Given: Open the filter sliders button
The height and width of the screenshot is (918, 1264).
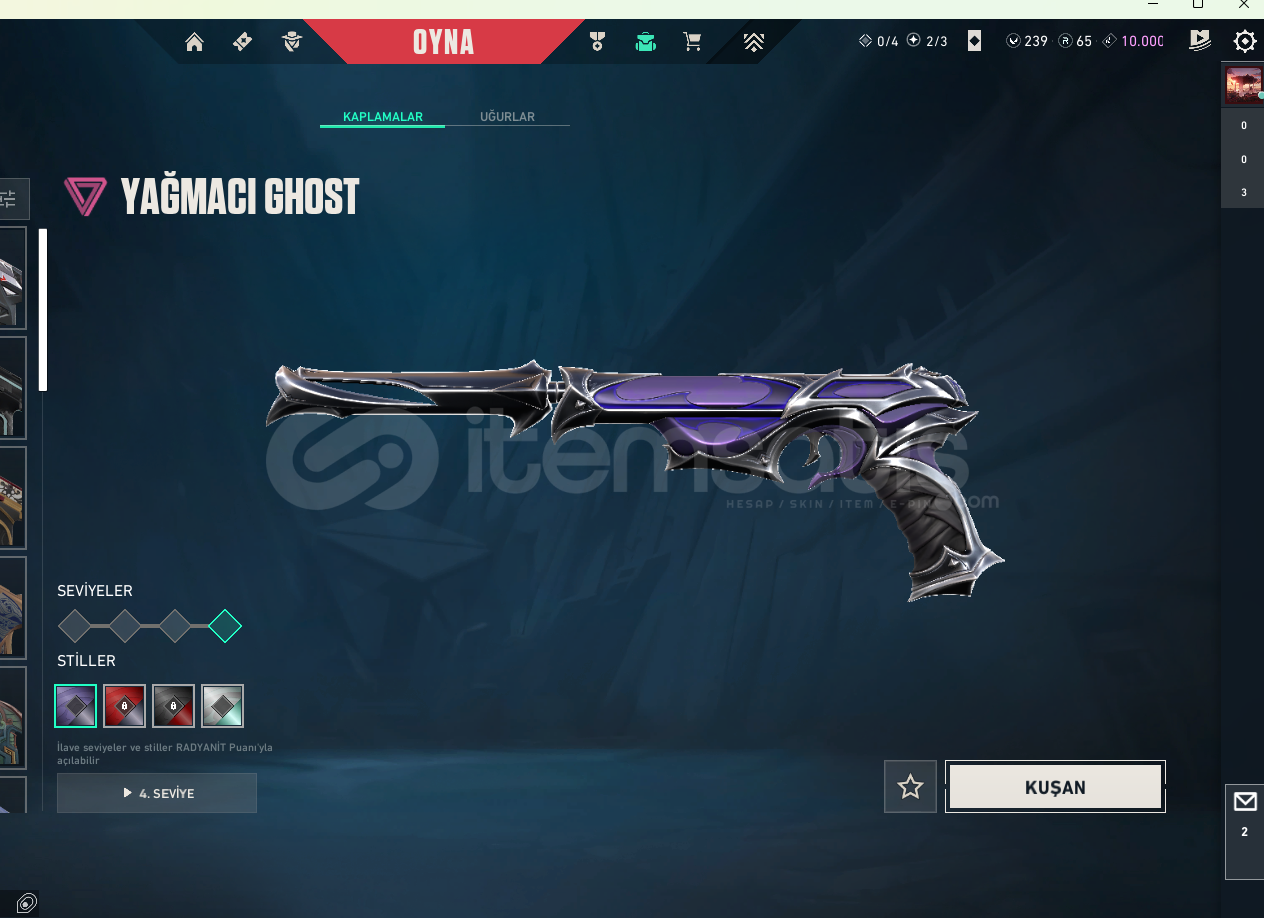Looking at the screenshot, I should [10, 198].
